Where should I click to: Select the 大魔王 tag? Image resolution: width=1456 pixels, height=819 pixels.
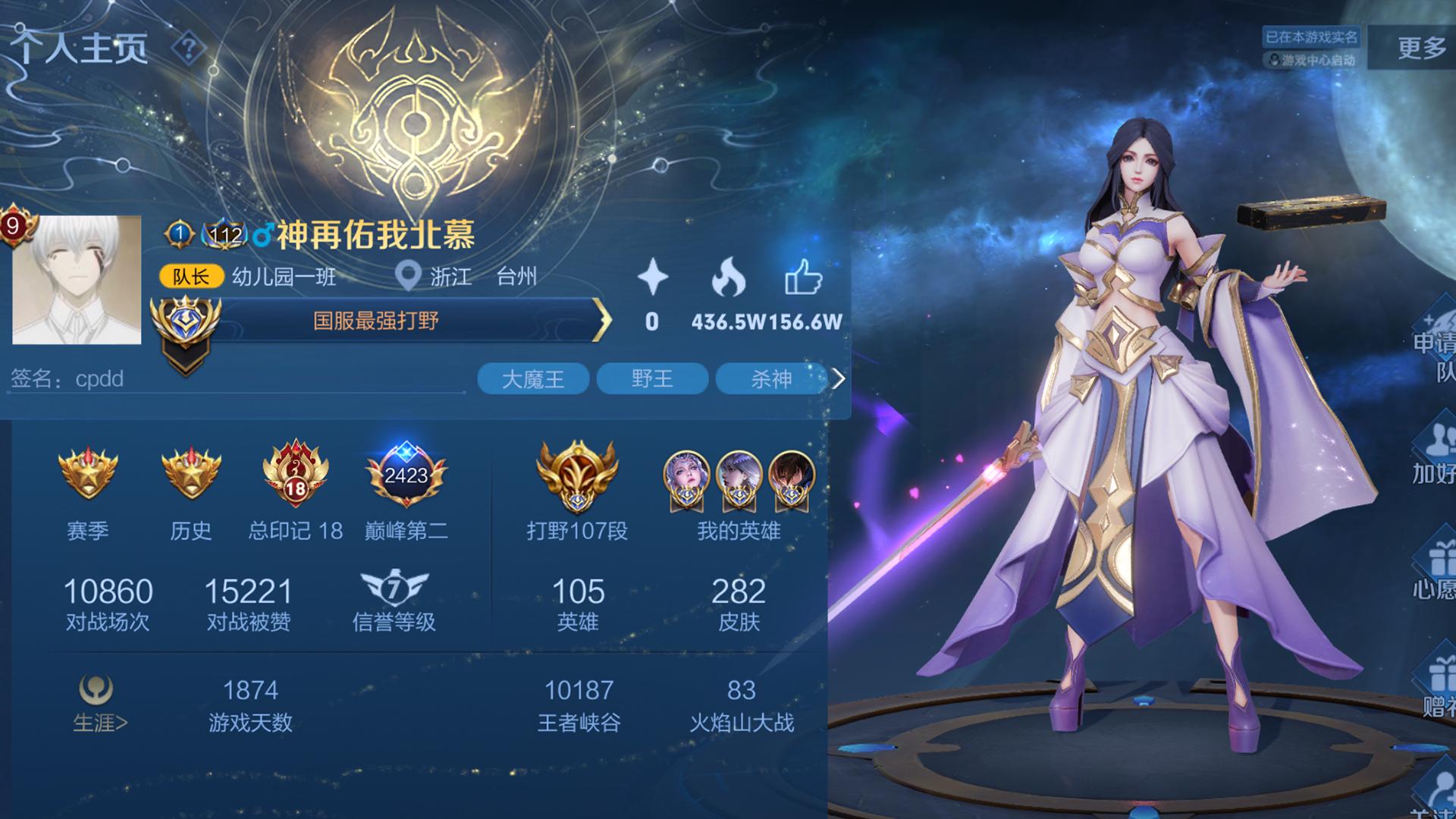click(533, 379)
